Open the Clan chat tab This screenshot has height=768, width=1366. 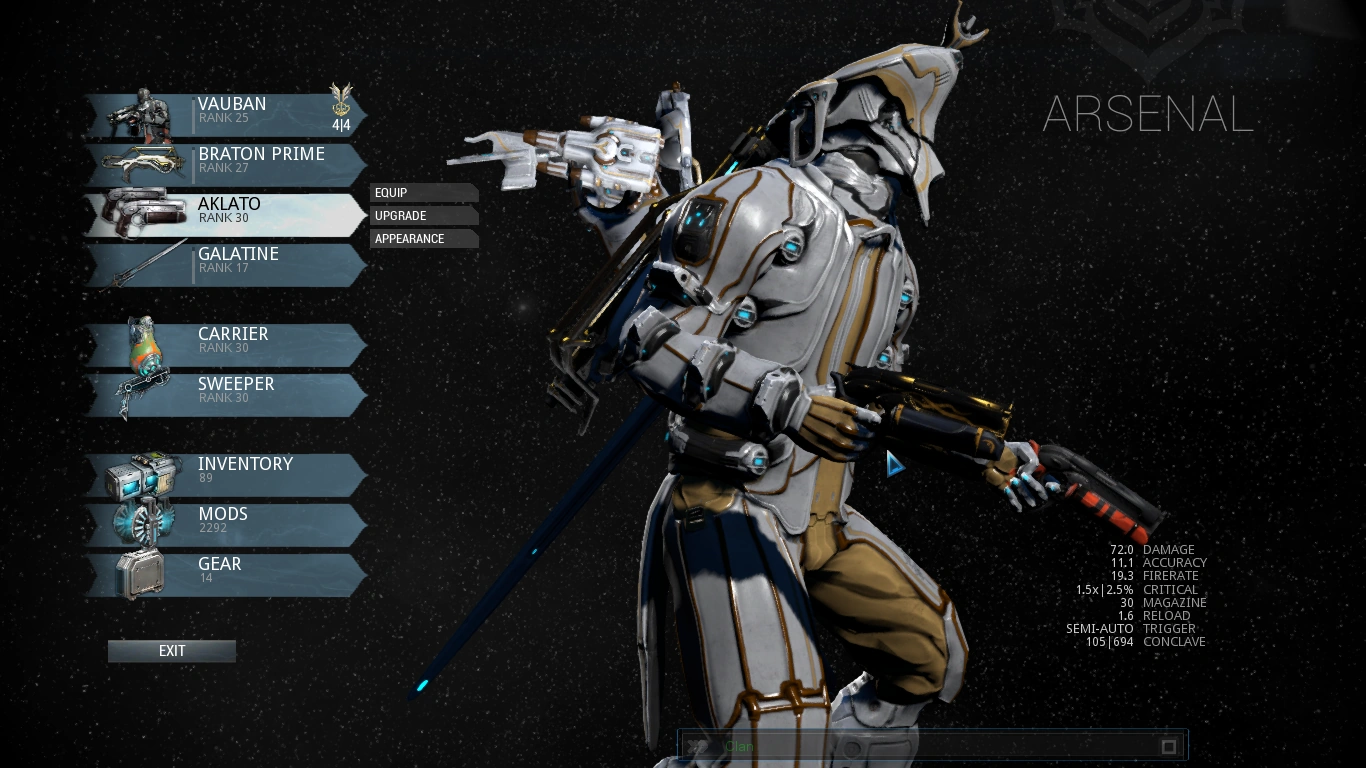739,746
